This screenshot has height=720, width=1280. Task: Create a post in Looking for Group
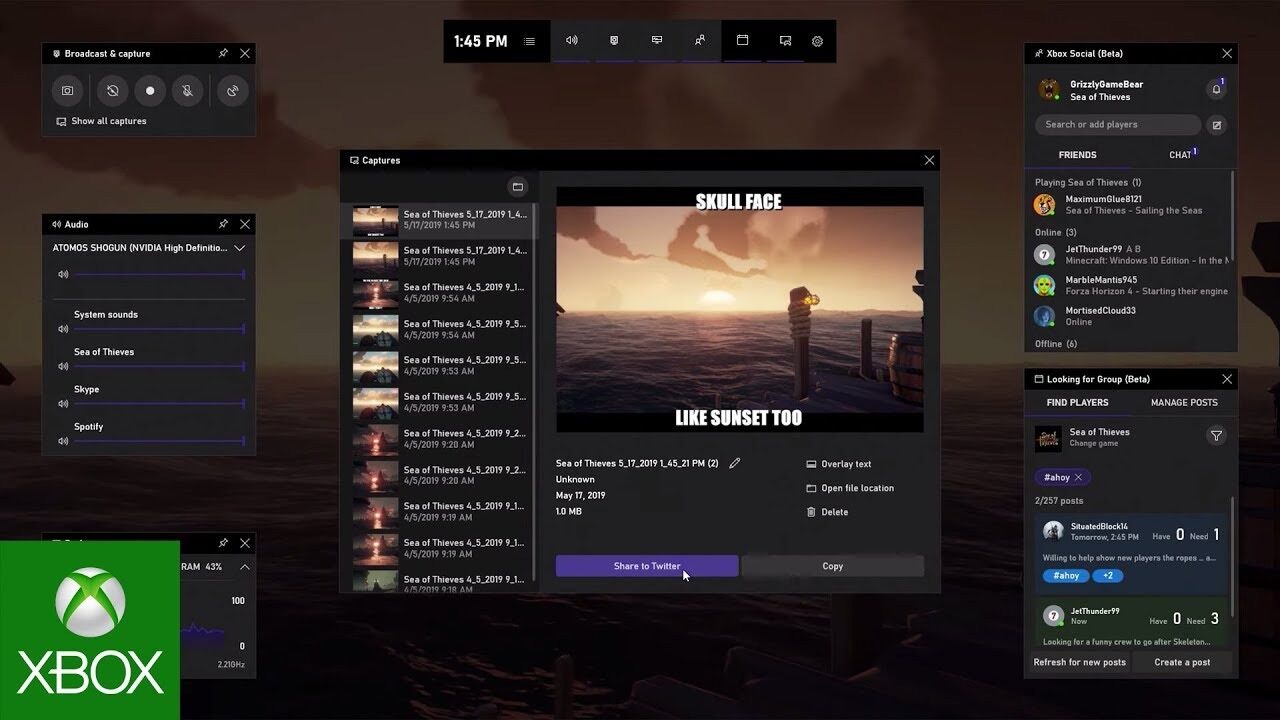point(1183,662)
